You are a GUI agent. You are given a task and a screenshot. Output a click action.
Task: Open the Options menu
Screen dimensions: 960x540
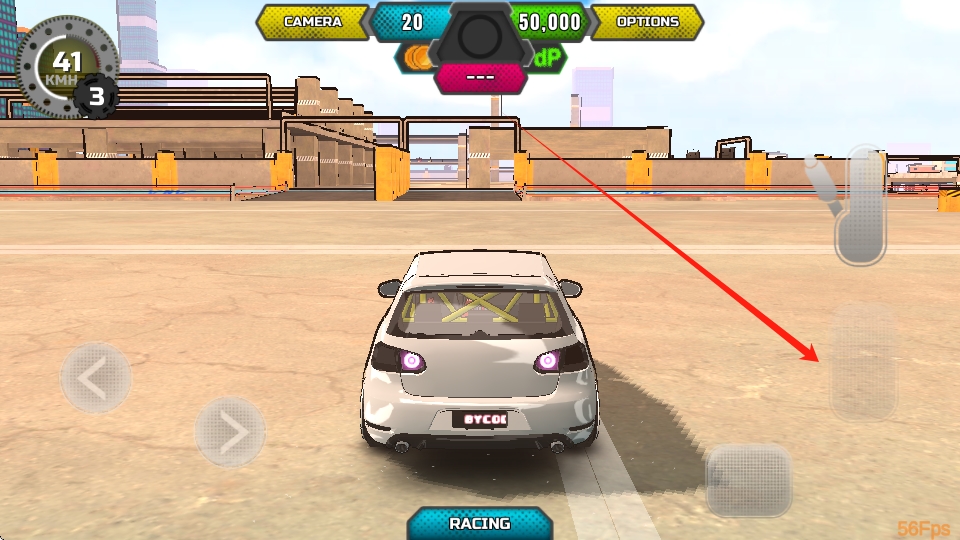click(647, 21)
